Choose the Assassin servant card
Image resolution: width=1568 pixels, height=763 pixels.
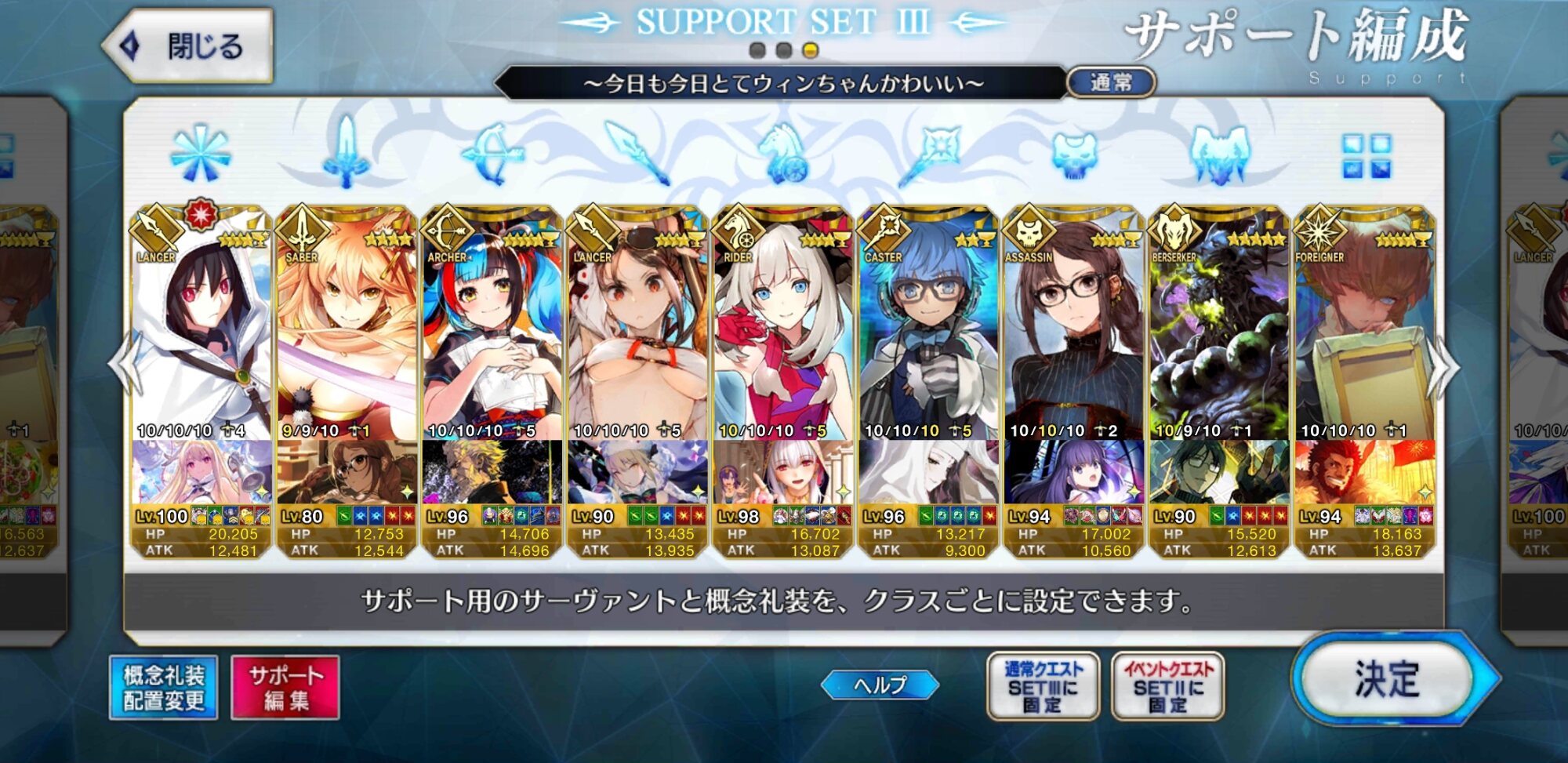[1073, 329]
